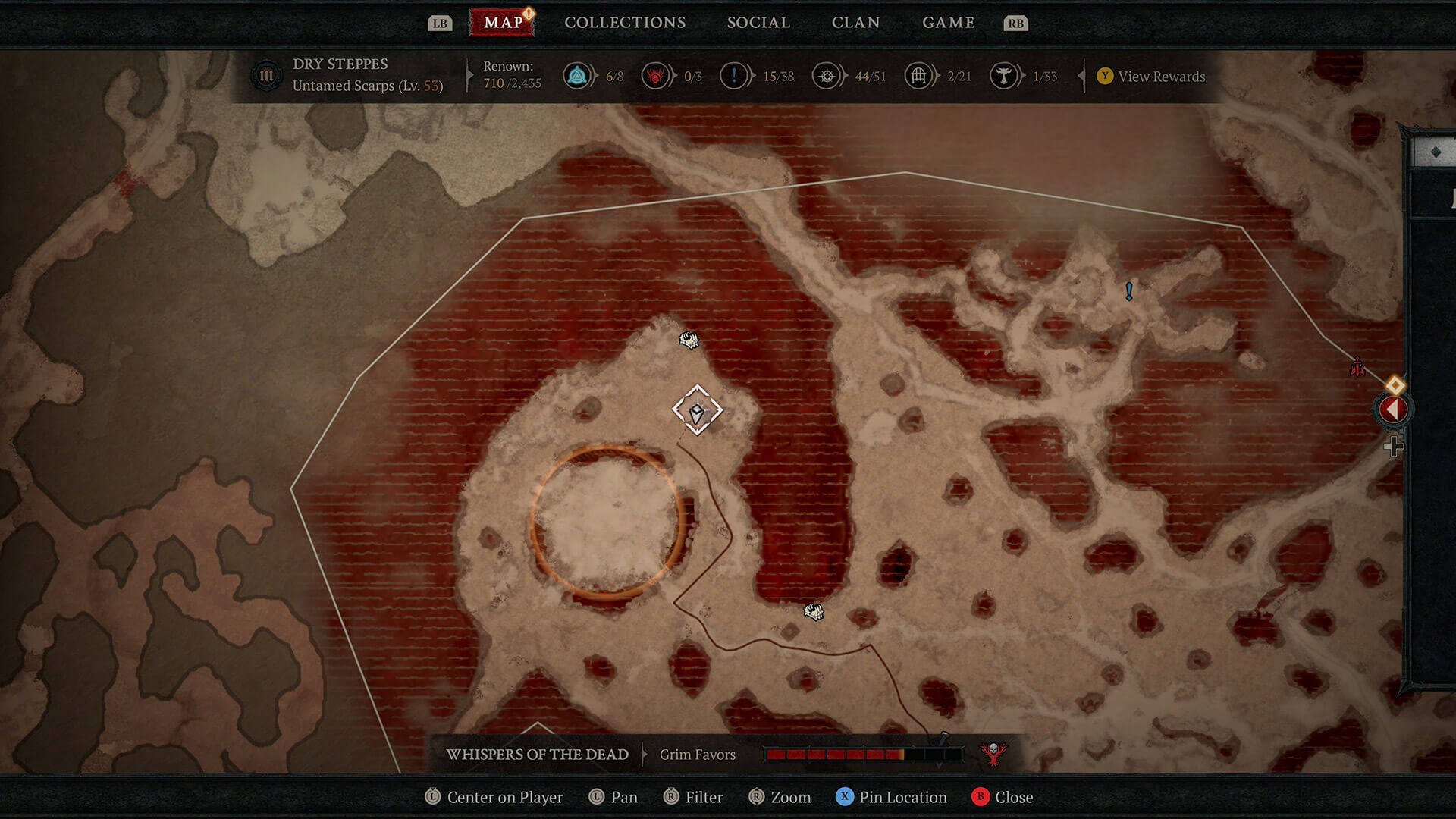The height and width of the screenshot is (819, 1456).
Task: Open the dungeon entrance icon near map top
Action: click(x=687, y=340)
